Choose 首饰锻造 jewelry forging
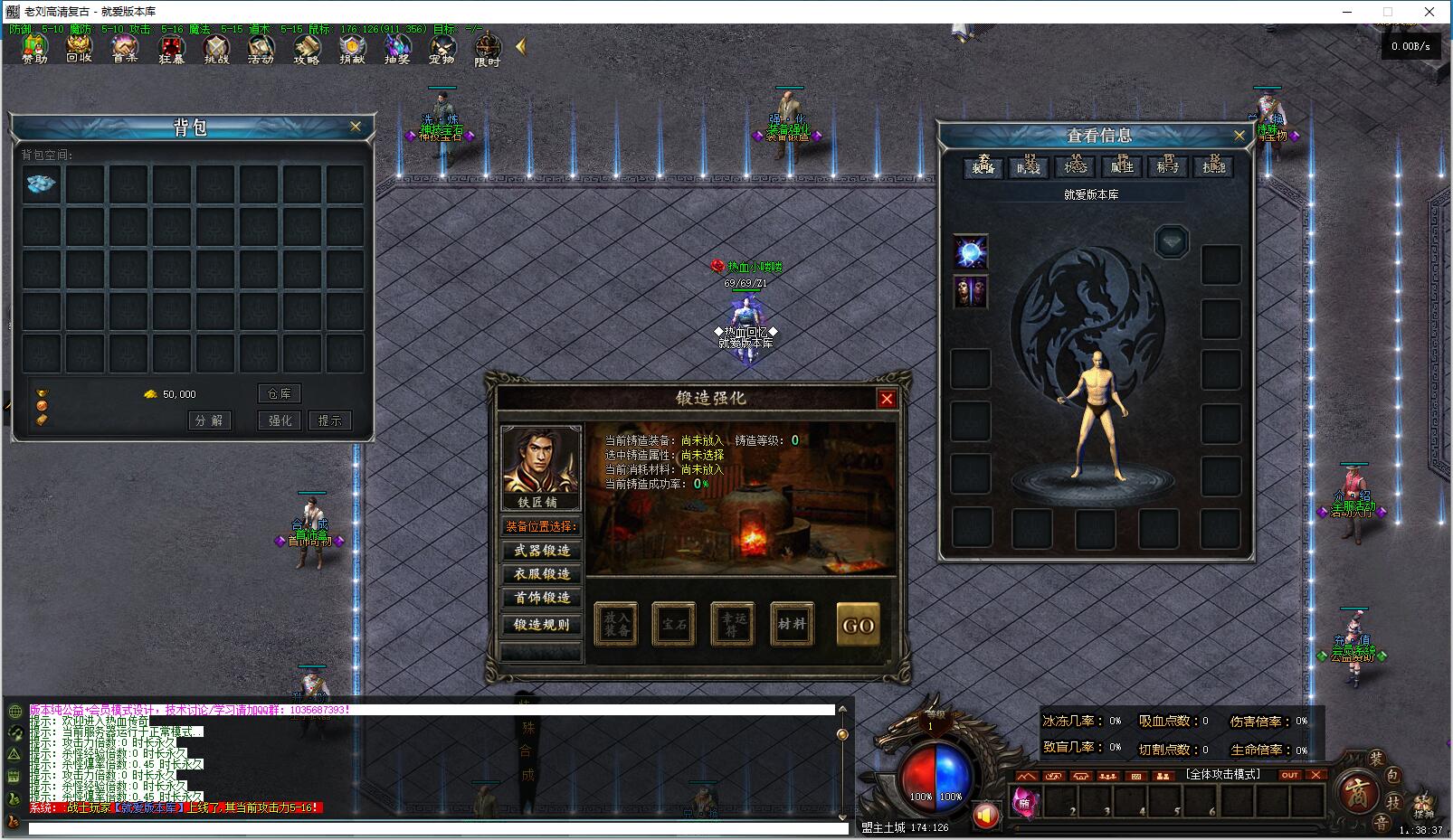The width and height of the screenshot is (1453, 840). [542, 598]
